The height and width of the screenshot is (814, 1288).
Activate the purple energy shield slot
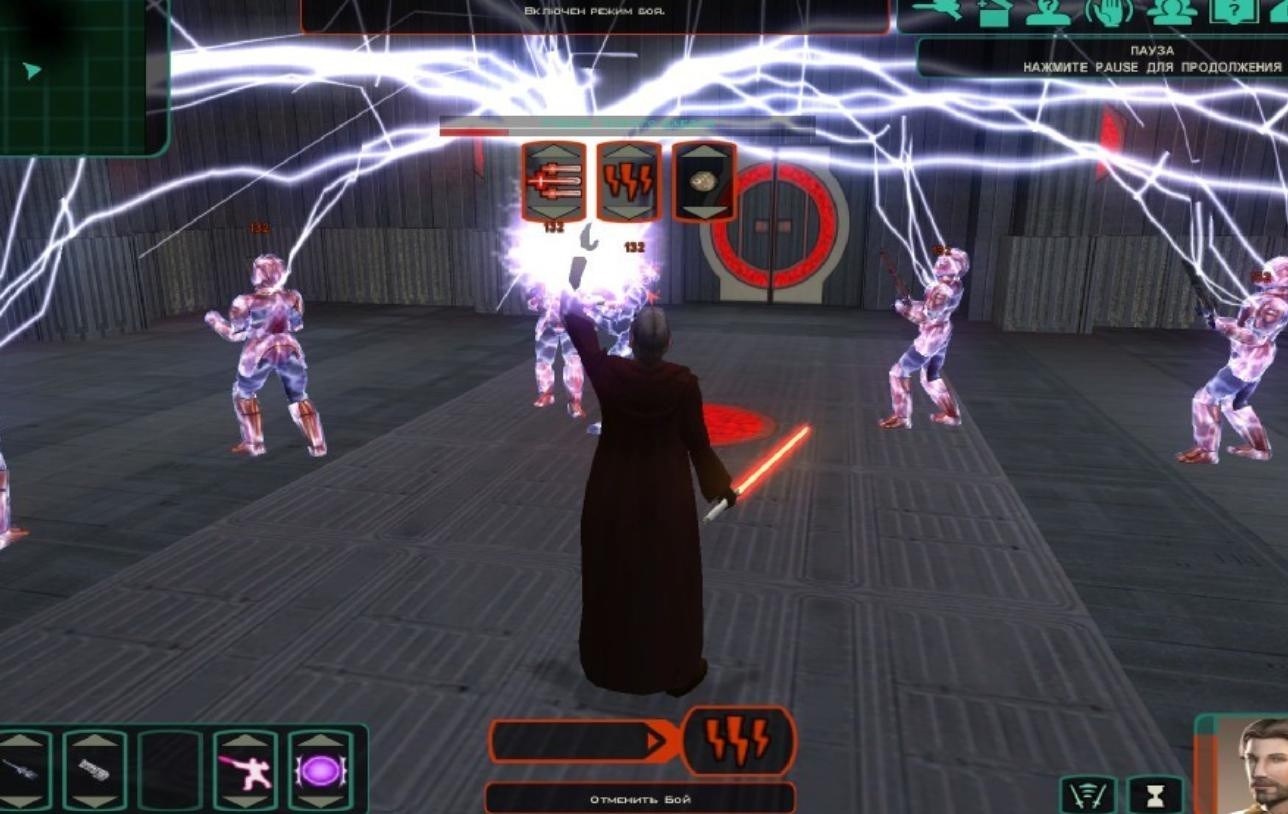pyautogui.click(x=320, y=771)
